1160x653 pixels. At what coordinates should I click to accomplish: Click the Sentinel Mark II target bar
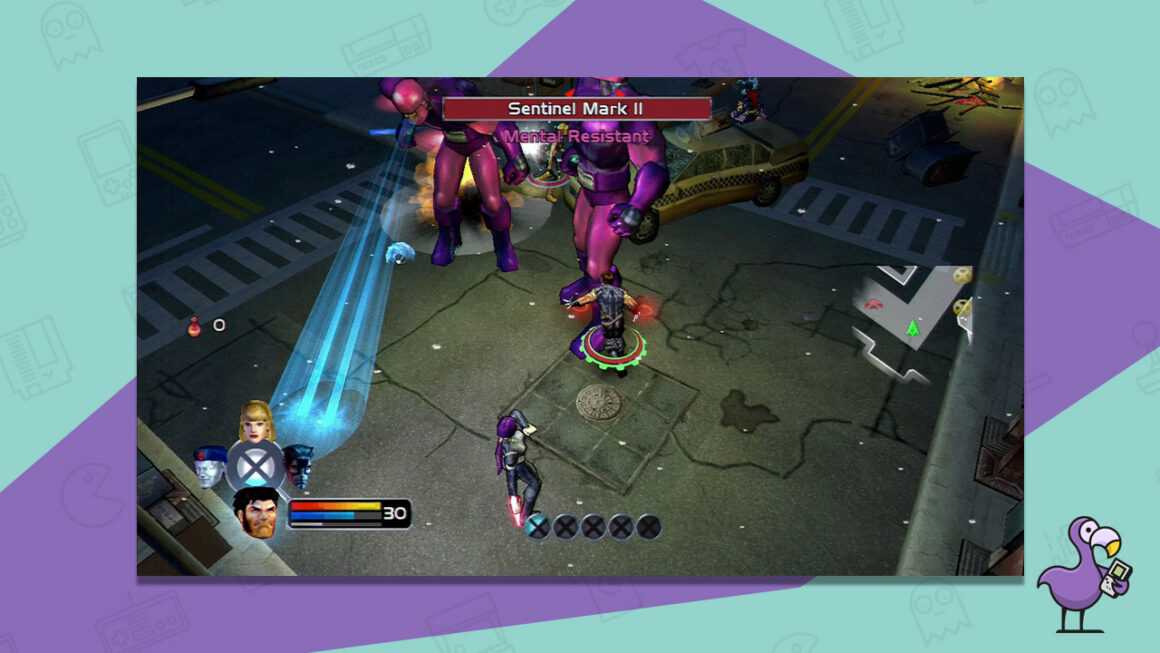[x=576, y=108]
